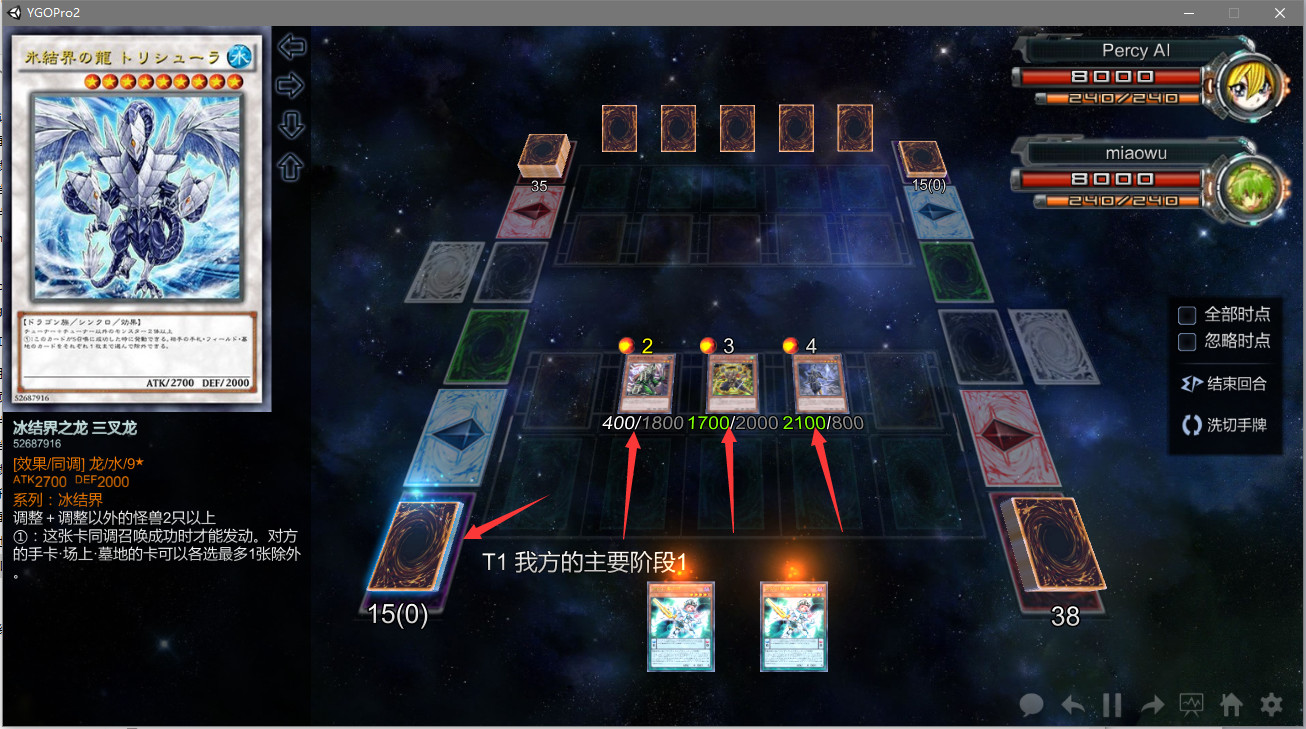Toggle the 忽略时点 checkbox

tap(1187, 342)
